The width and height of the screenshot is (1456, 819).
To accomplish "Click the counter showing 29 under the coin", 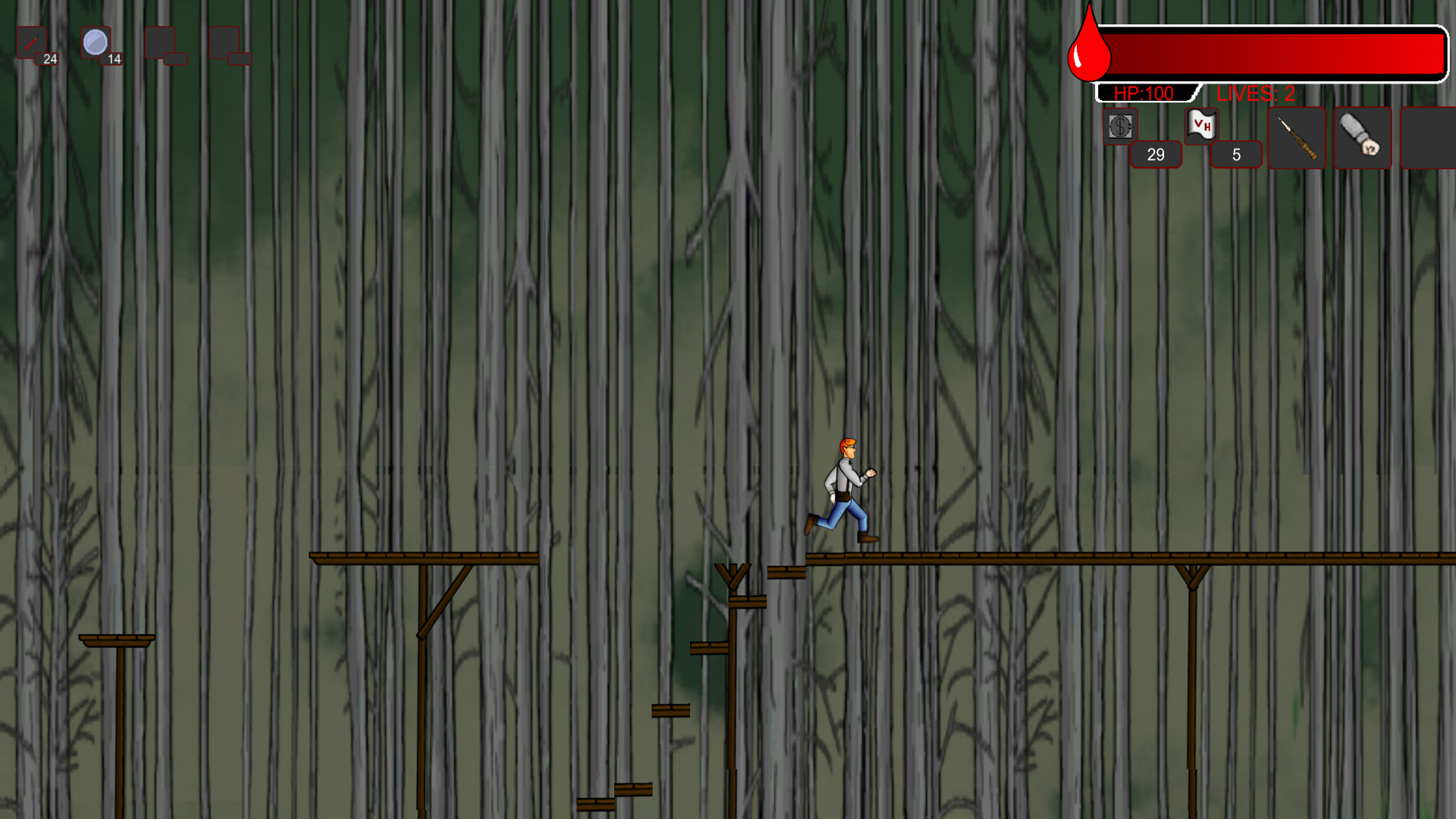I will (x=1155, y=154).
